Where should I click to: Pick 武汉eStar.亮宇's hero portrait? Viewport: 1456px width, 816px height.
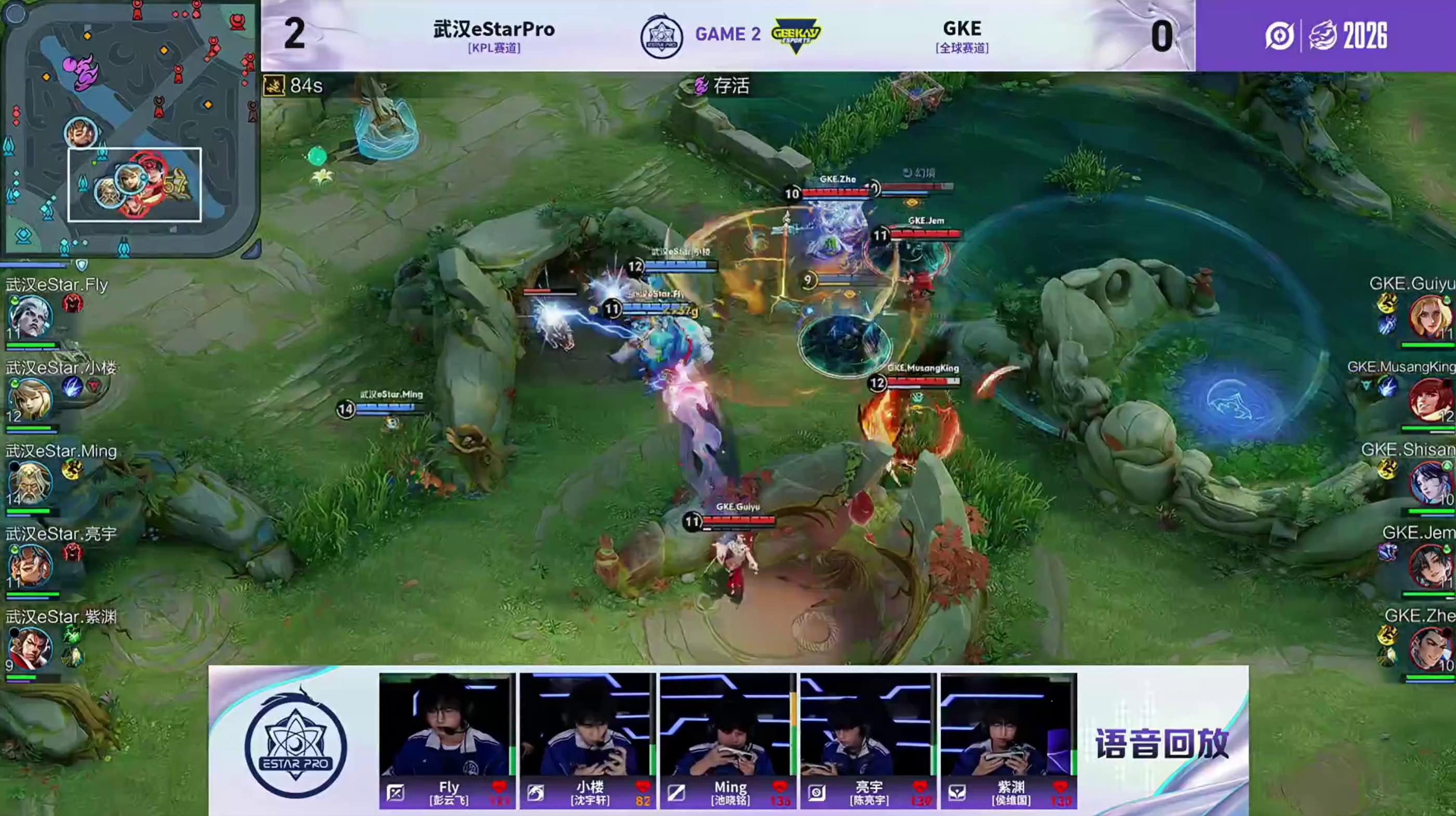30,565
